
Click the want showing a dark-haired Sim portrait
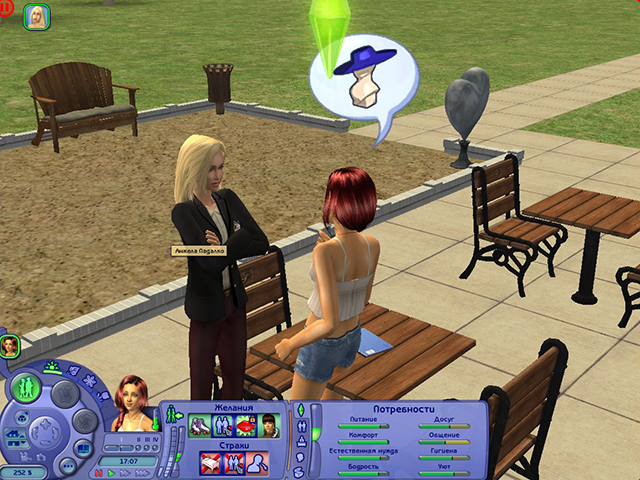pos(268,426)
